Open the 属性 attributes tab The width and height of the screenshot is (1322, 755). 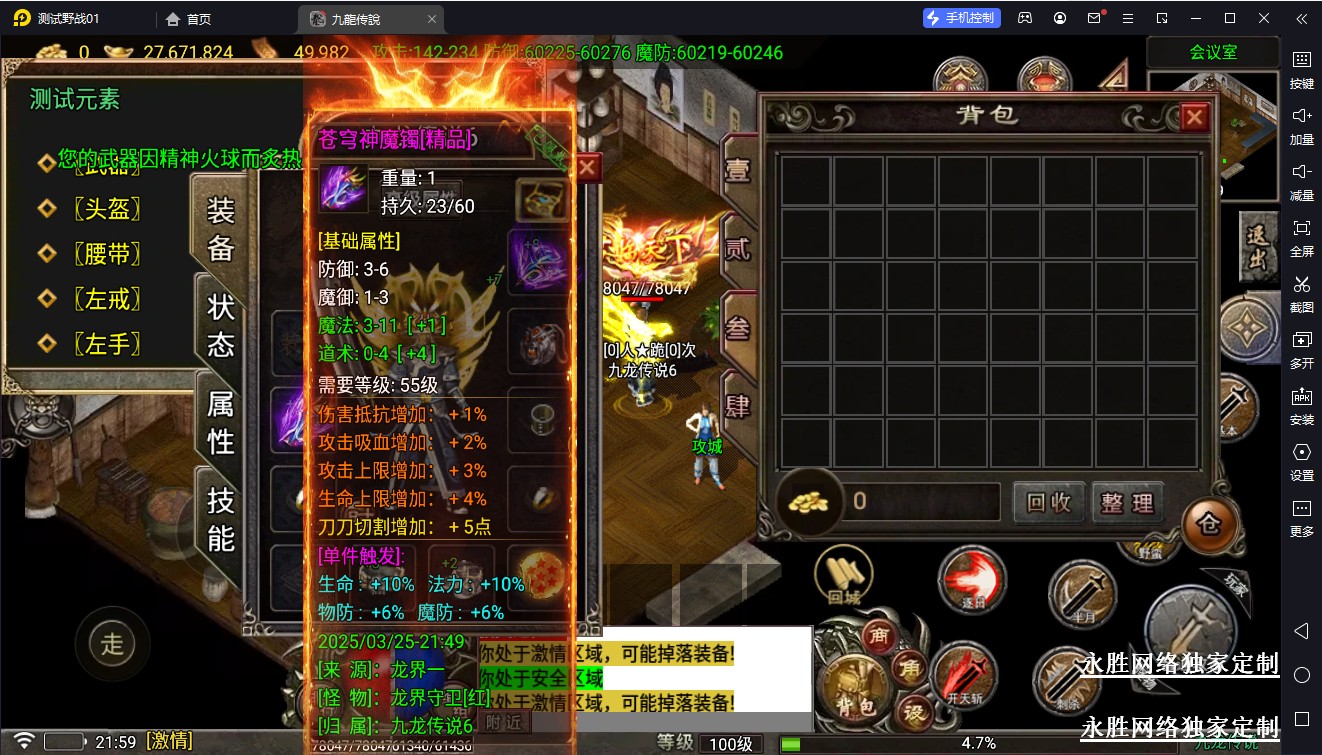(221, 421)
